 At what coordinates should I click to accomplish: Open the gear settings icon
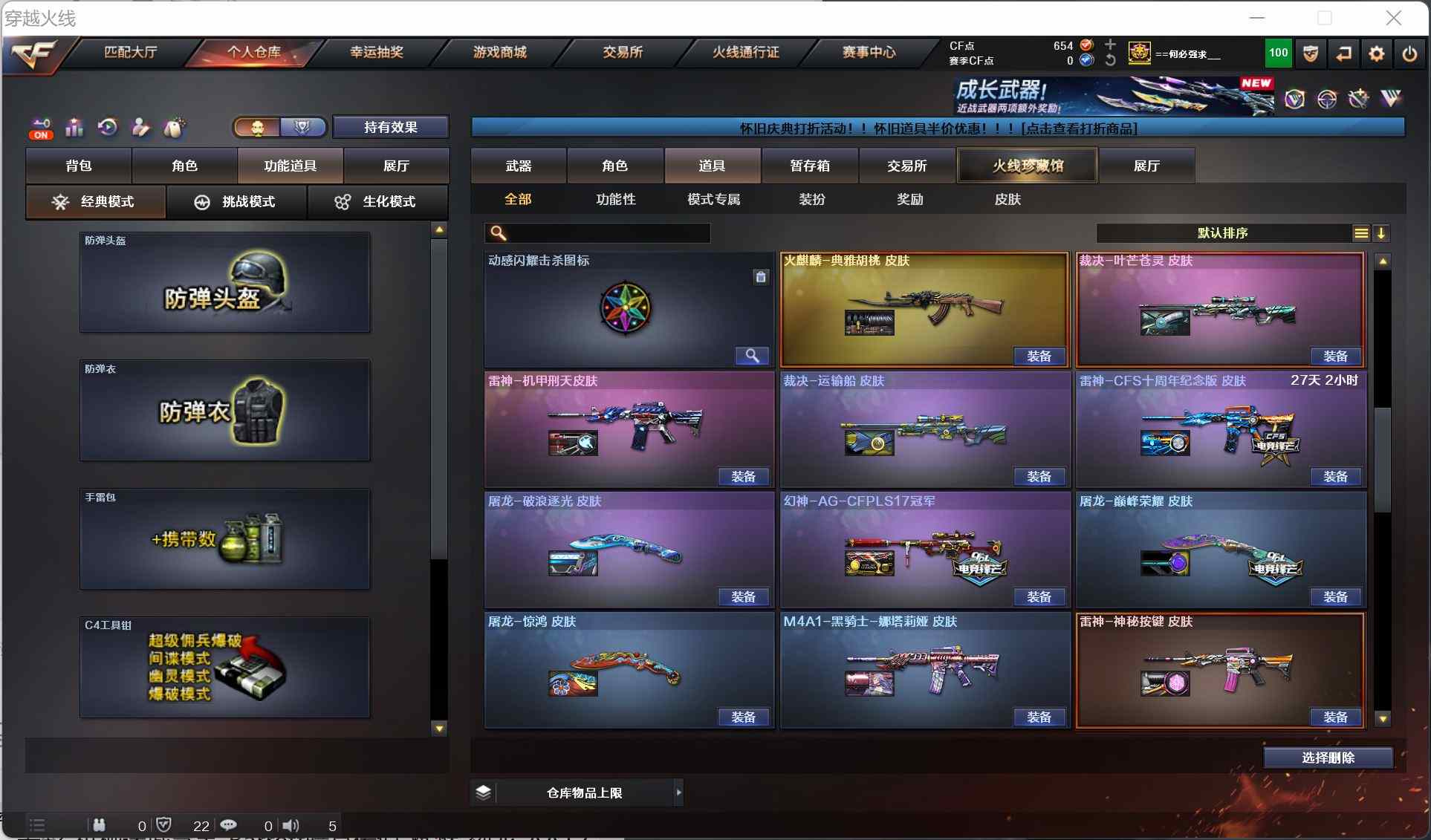pyautogui.click(x=1376, y=53)
